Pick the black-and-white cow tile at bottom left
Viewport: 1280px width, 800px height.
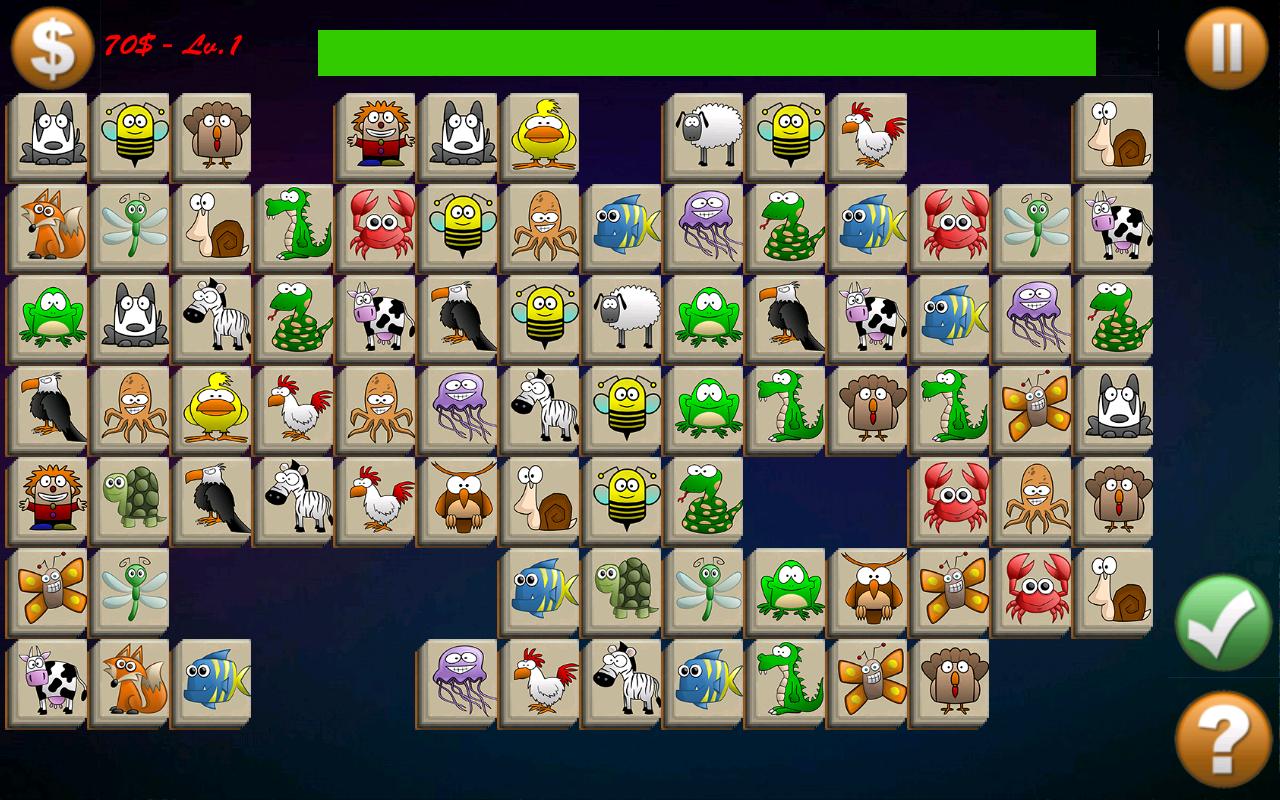(49, 680)
